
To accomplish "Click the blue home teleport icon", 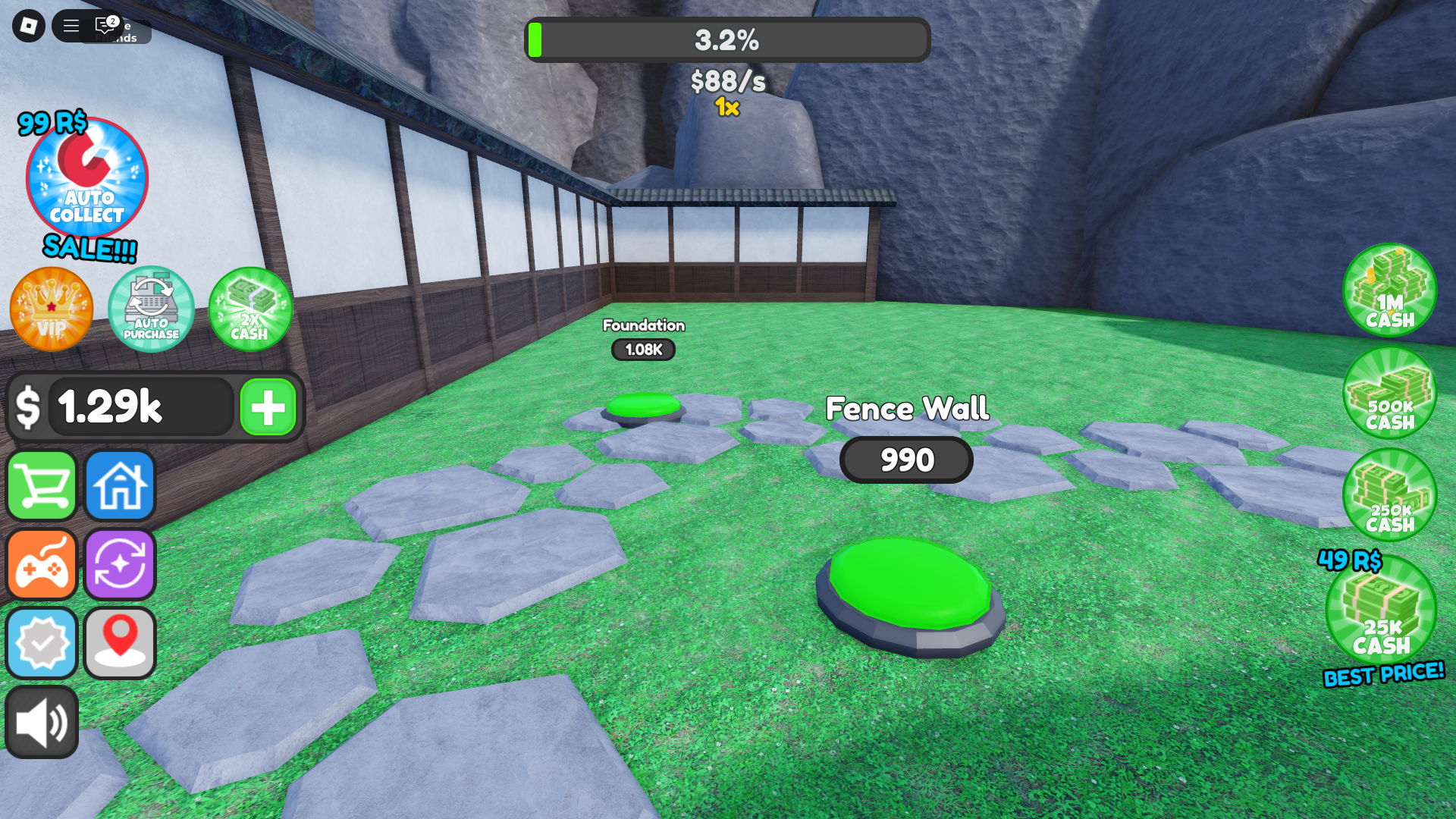I will [x=119, y=485].
